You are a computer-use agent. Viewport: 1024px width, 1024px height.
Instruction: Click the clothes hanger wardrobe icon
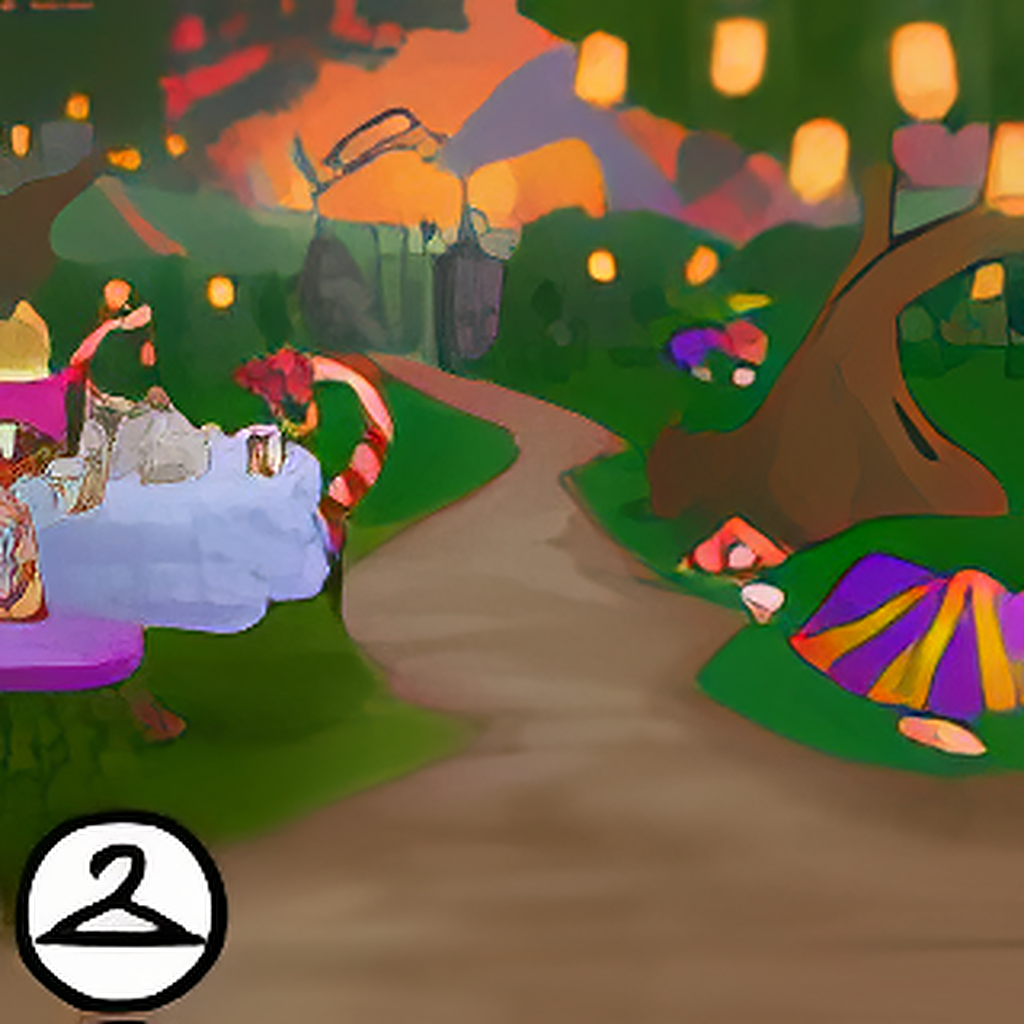tap(121, 910)
